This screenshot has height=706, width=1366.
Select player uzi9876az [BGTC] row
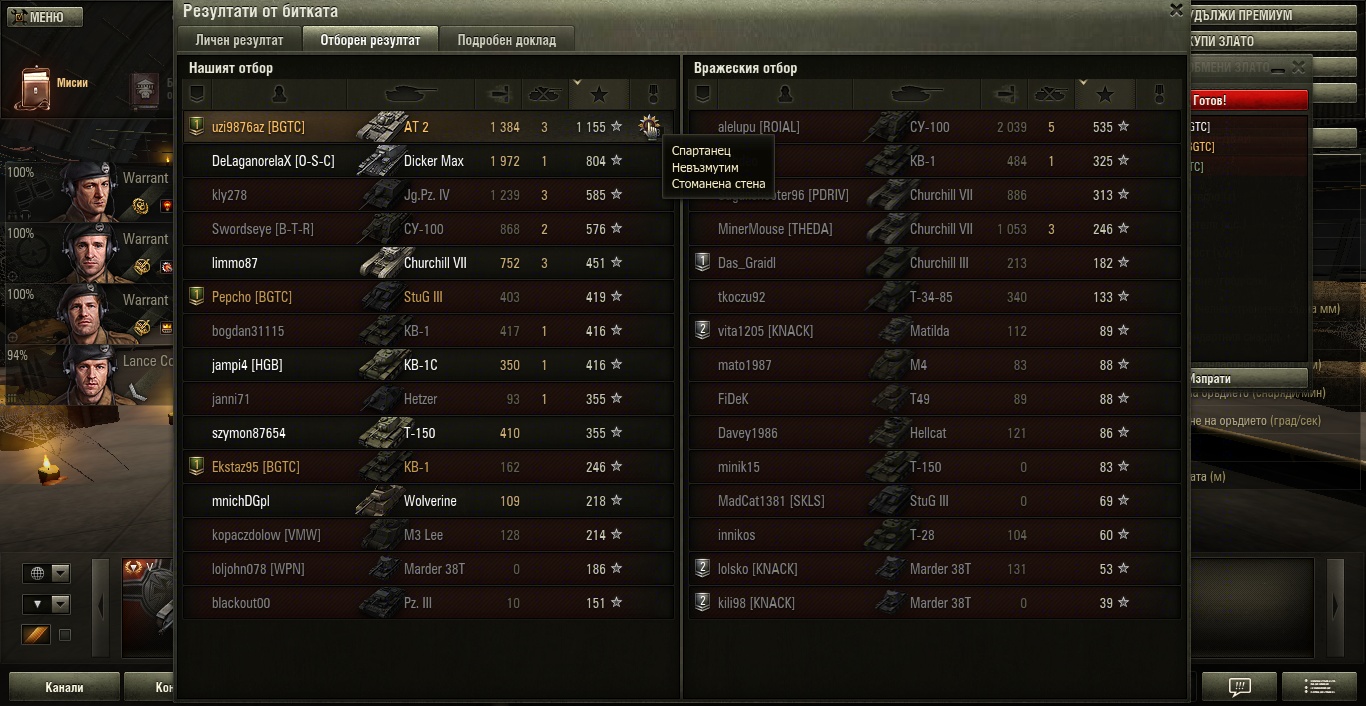pyautogui.click(x=258, y=127)
